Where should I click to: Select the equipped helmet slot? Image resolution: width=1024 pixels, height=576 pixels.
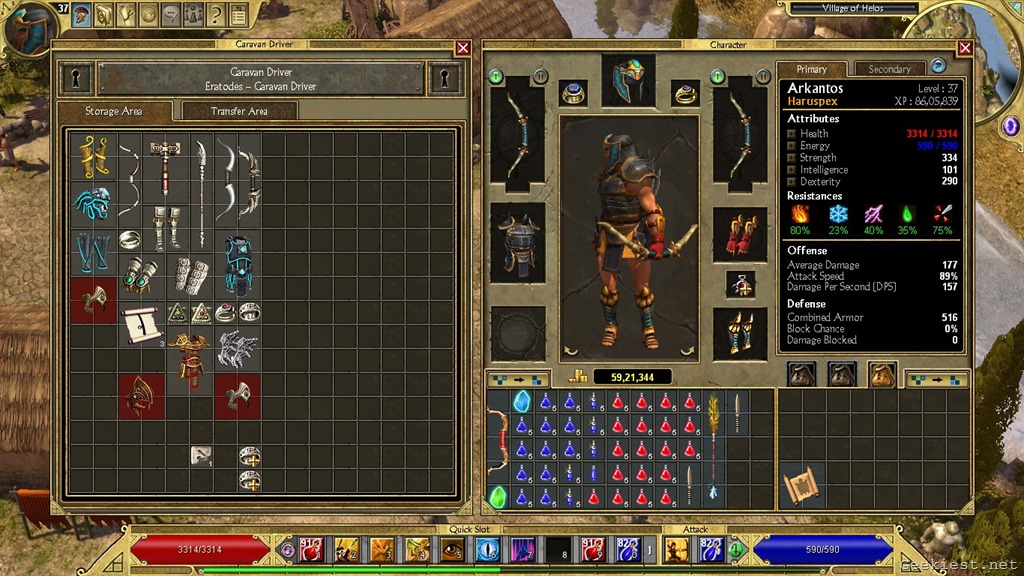click(x=629, y=81)
